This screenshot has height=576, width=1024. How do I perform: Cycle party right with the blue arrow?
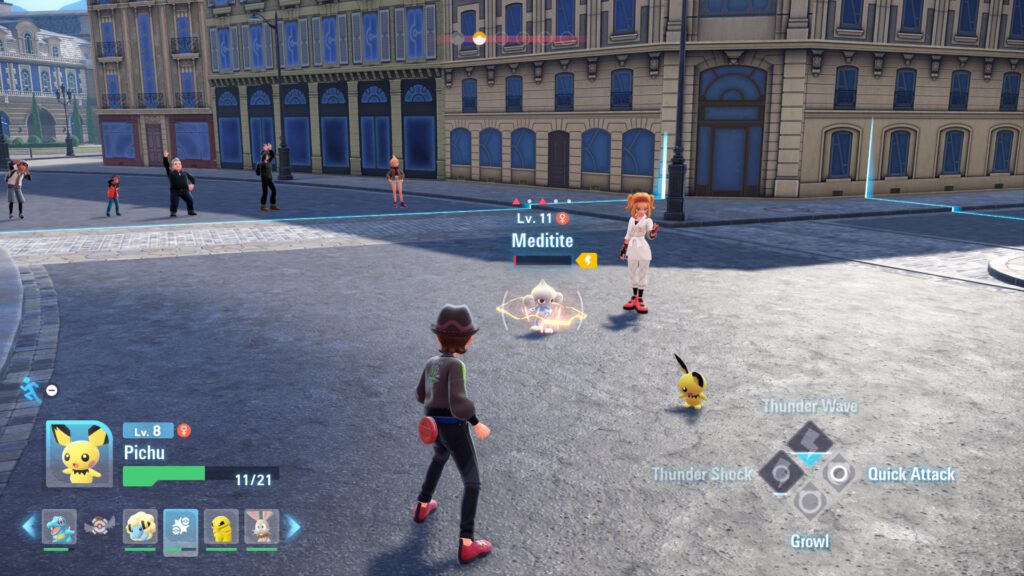pos(292,526)
